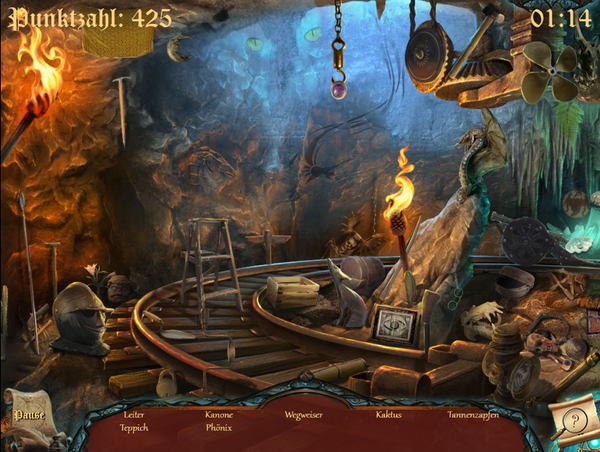
Task: Select the word Leiter in the list
Action: coord(134,414)
